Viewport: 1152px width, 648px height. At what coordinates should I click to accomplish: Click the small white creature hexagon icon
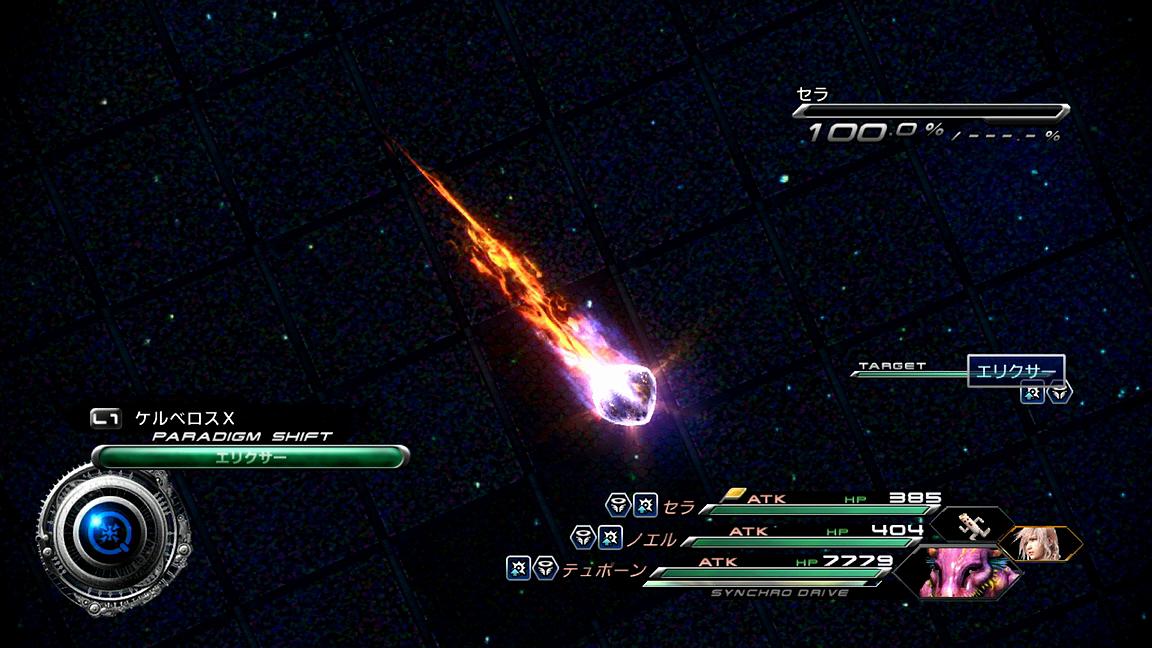click(969, 521)
